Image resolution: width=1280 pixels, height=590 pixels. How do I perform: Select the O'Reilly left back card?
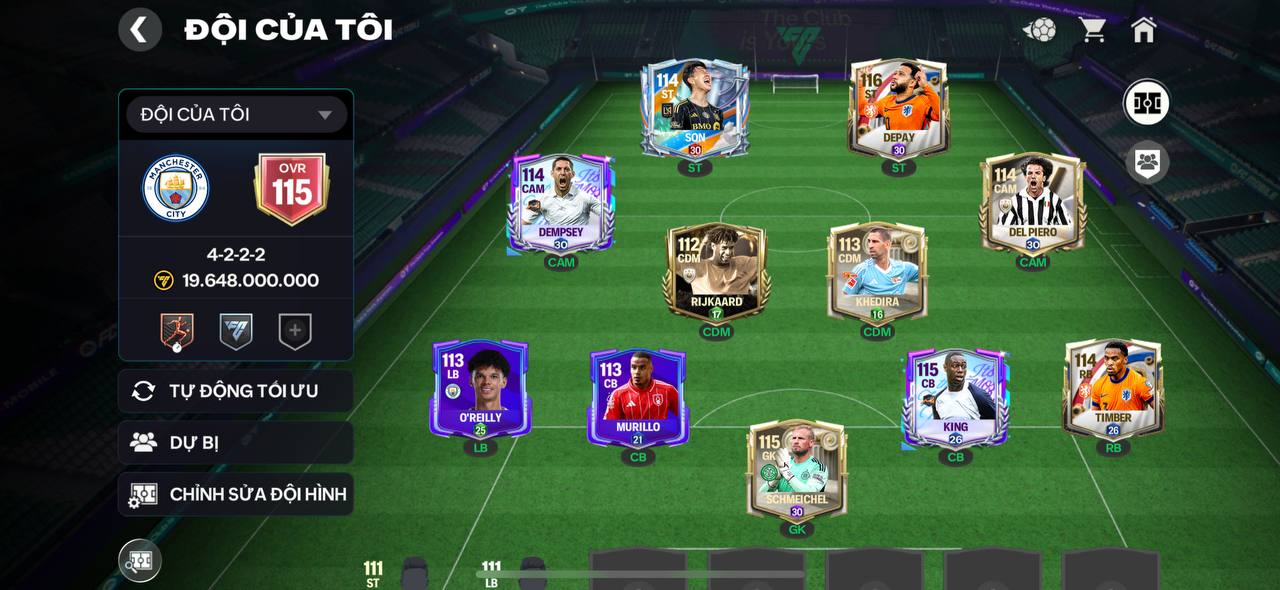tap(480, 389)
